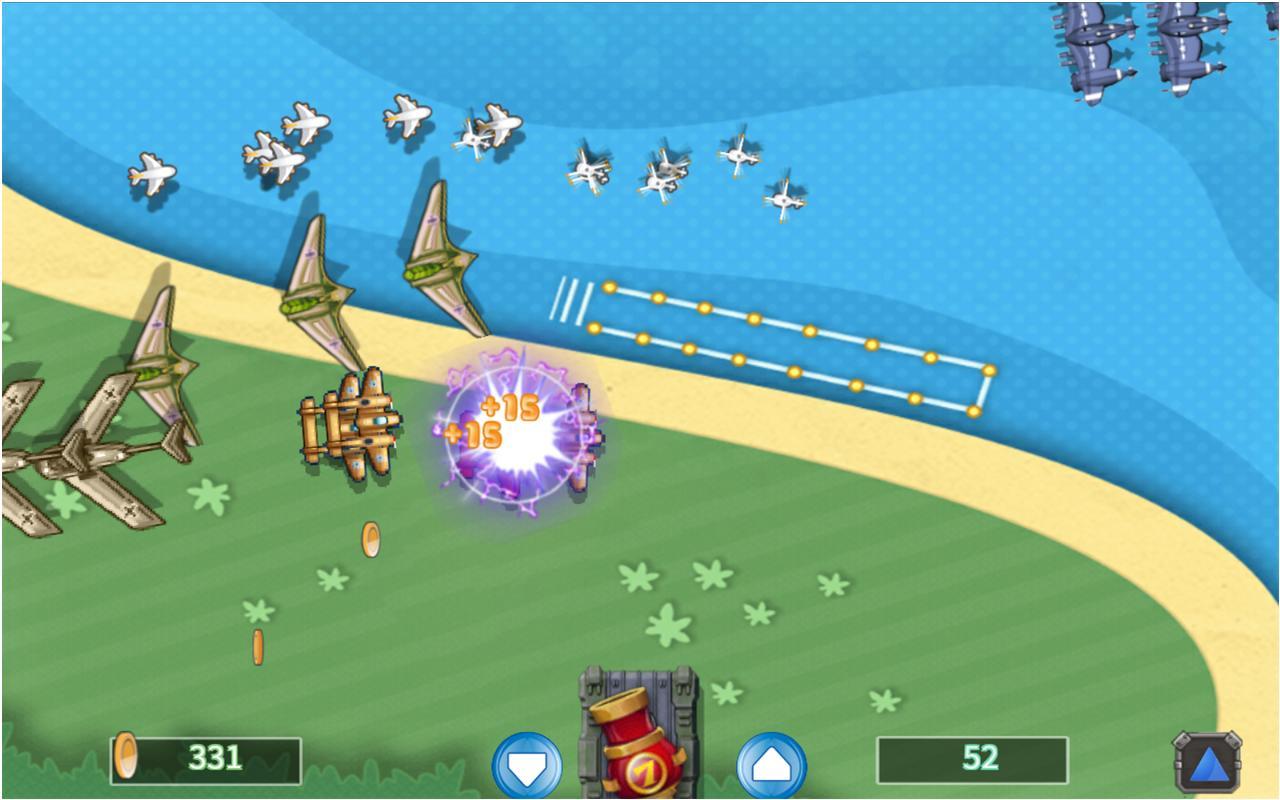Viewport: 1280px width, 800px height.
Task: Click the white dashed runway start markers
Action: pos(568,300)
